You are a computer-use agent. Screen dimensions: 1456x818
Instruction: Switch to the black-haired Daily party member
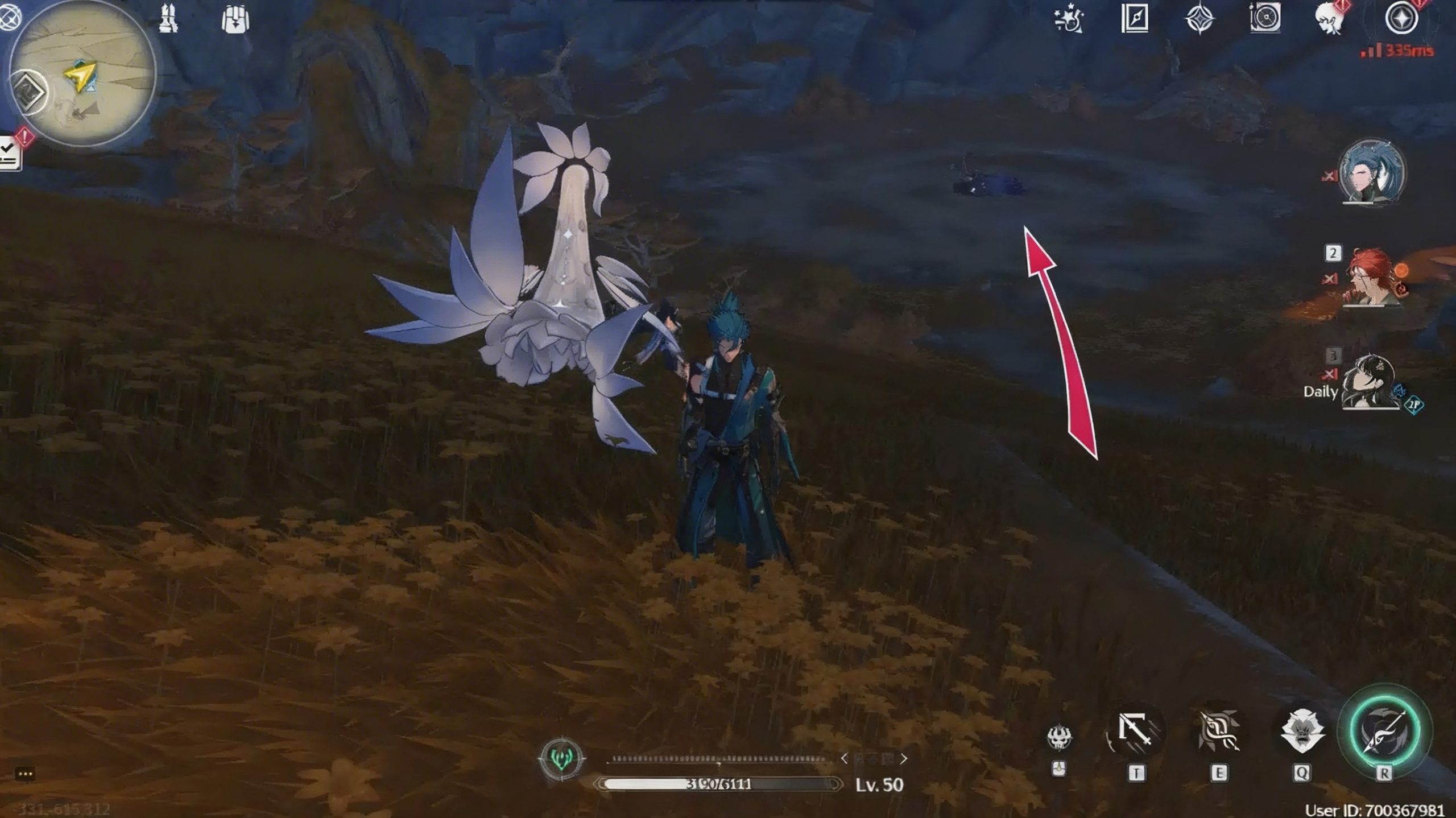[1371, 382]
